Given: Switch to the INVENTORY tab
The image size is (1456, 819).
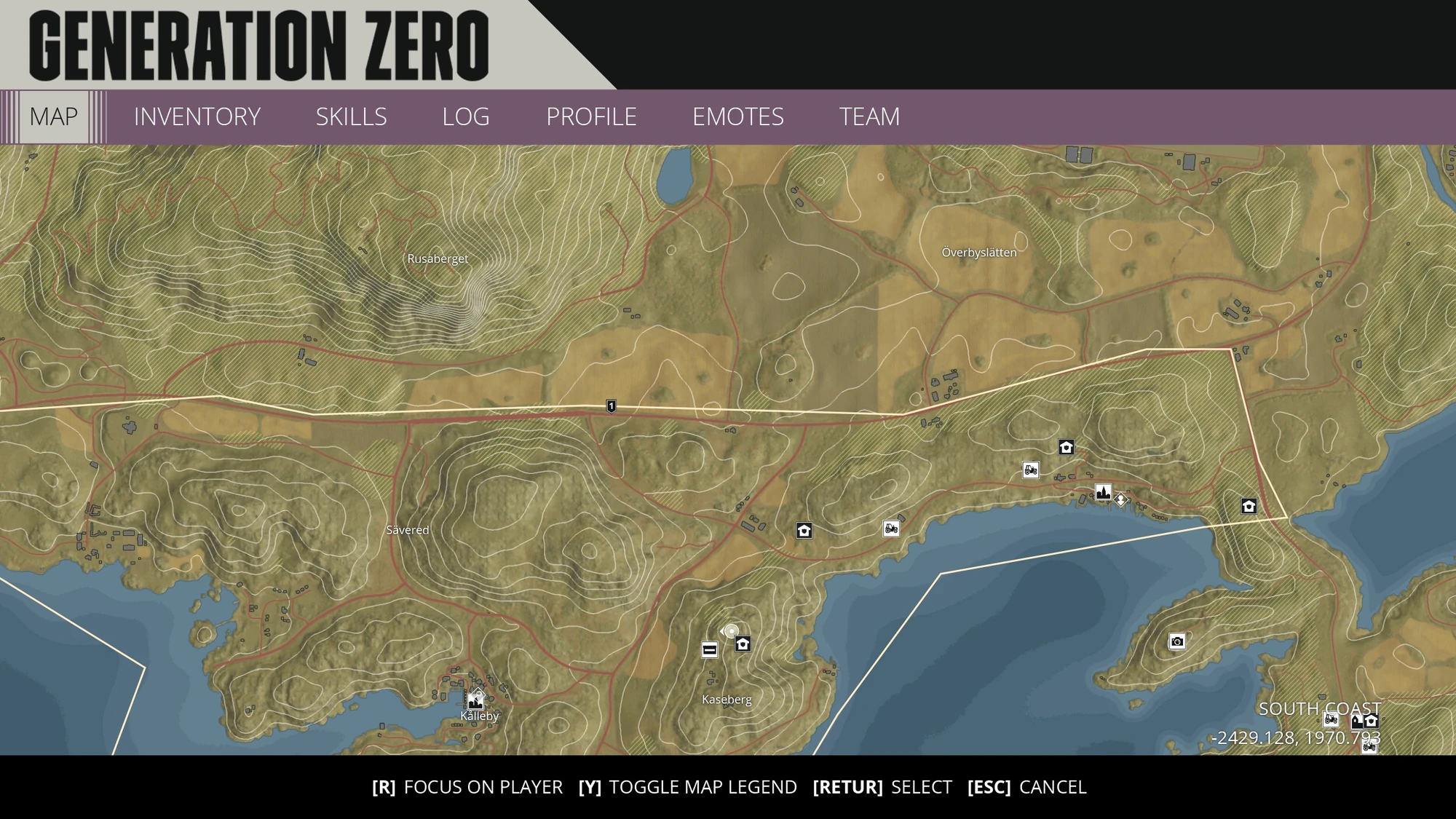Looking at the screenshot, I should (197, 116).
